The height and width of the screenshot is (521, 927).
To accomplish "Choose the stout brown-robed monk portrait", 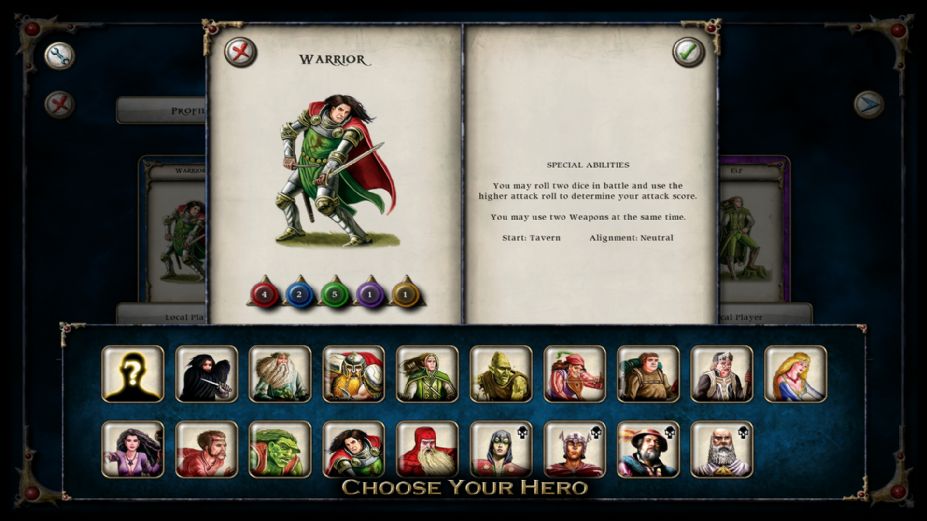I will point(648,374).
